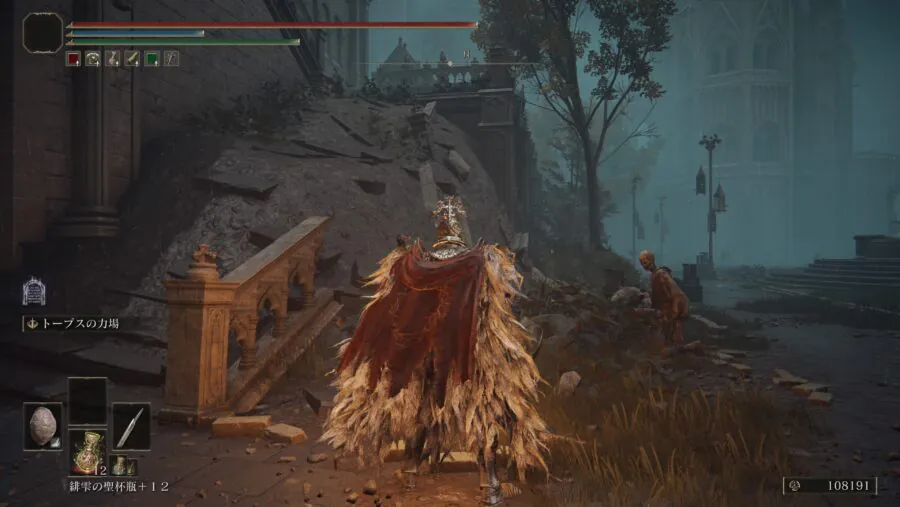The image size is (900, 507).
Task: Click the empty octagonal frame beside the health bar
Action: (43, 33)
